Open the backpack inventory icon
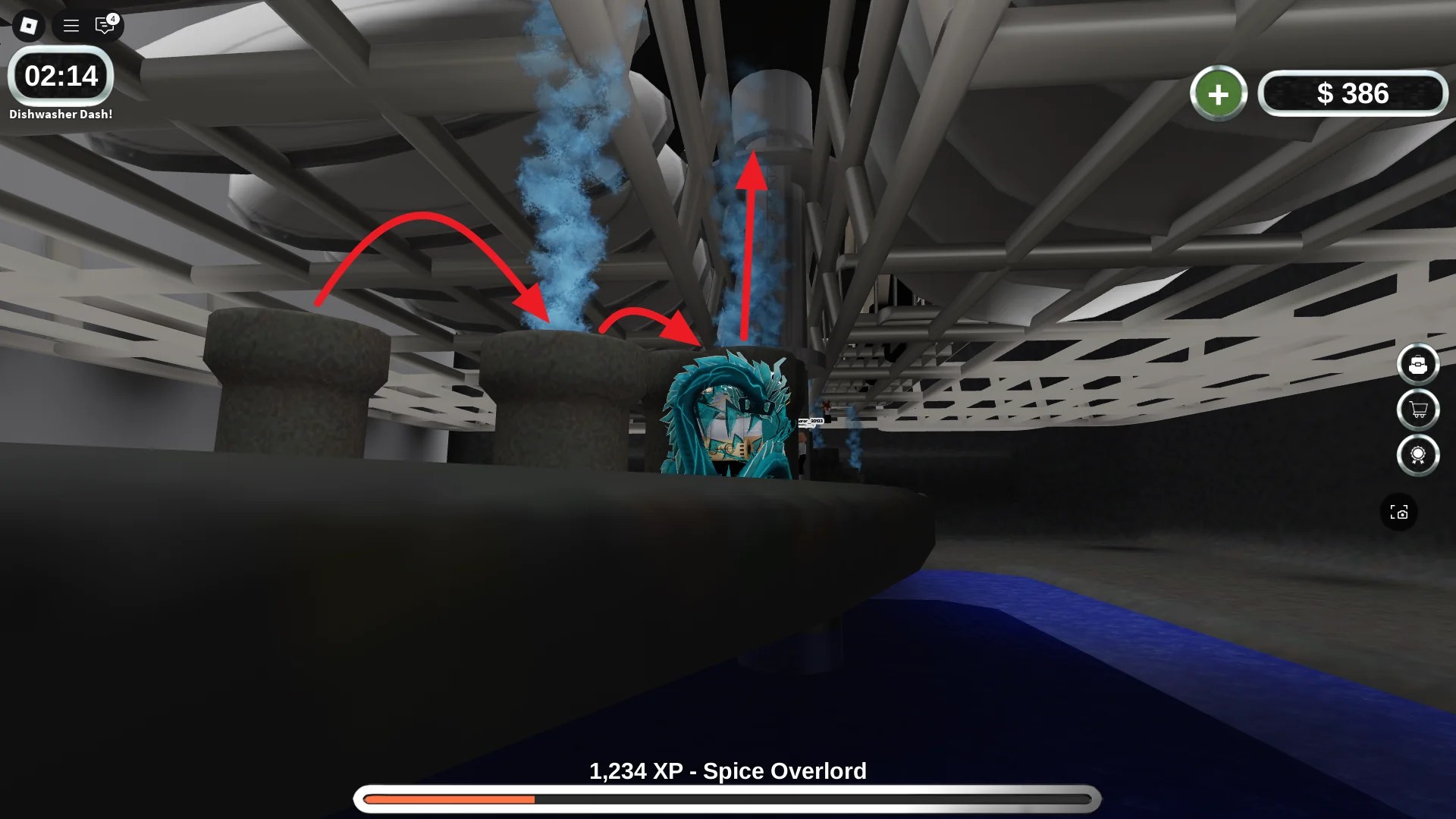This screenshot has width=1456, height=819. (1420, 364)
